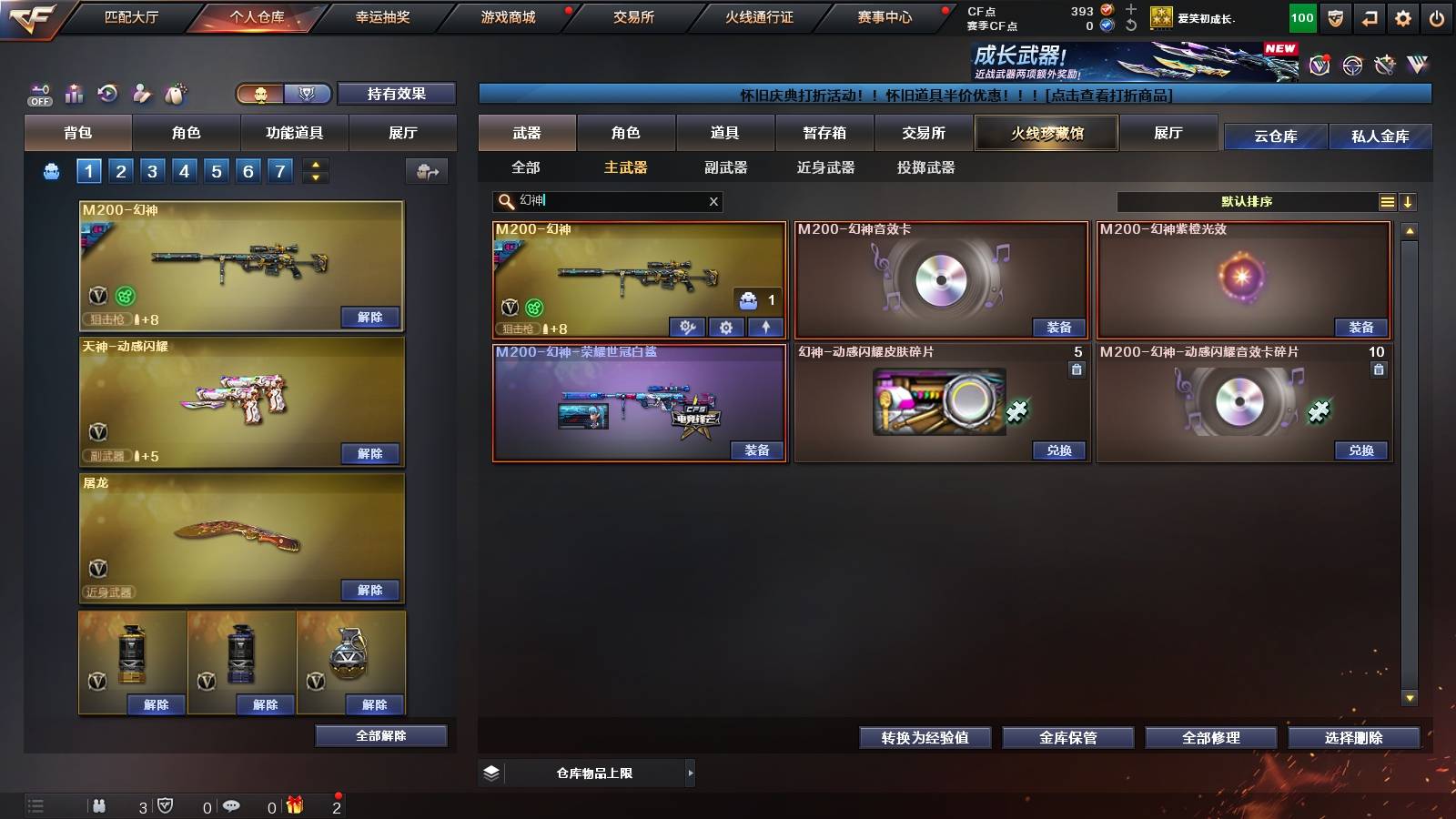Click the list view icon next to 默认排序
The height and width of the screenshot is (819, 1456).
click(x=1387, y=201)
